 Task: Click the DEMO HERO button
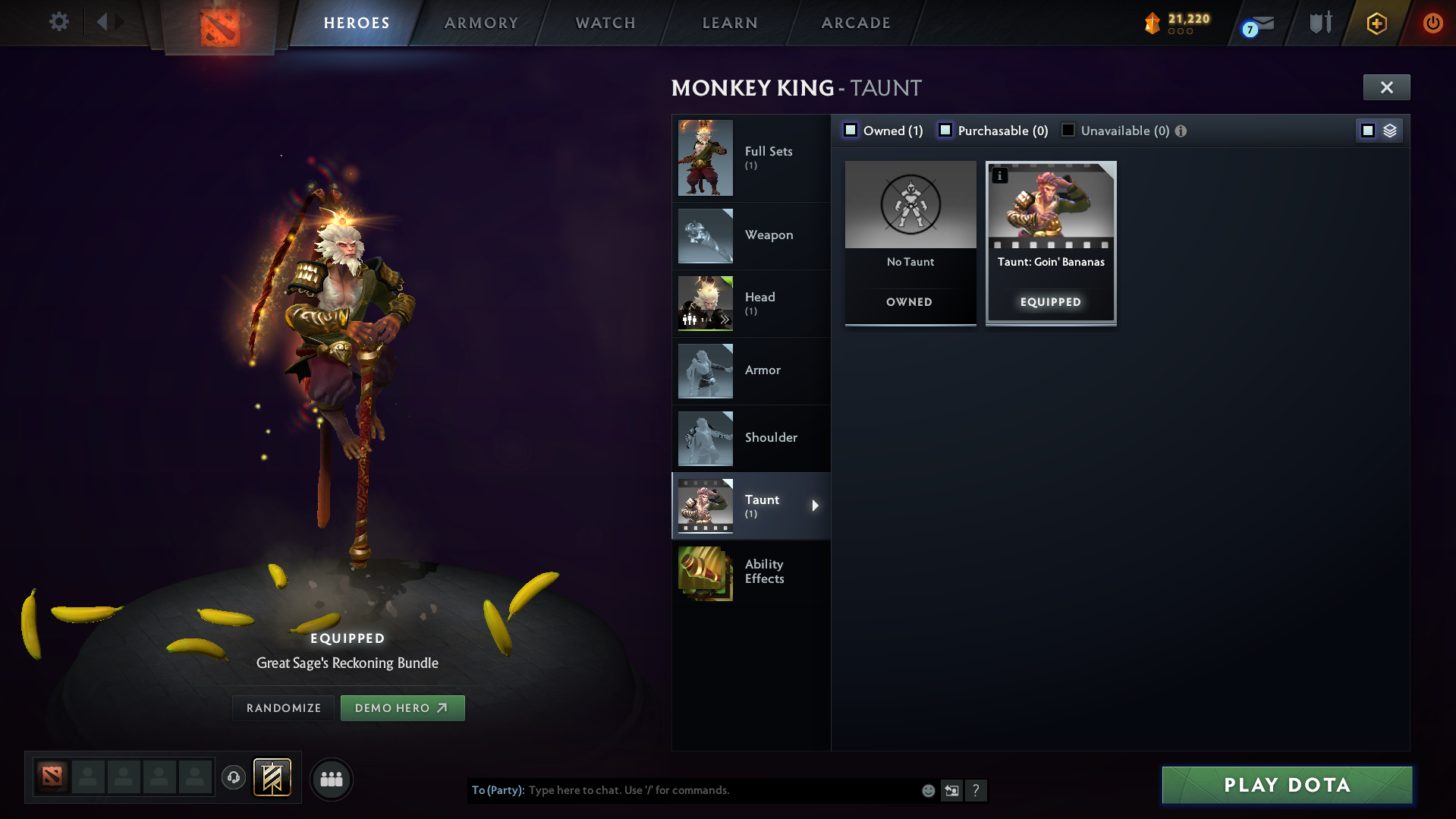[402, 707]
